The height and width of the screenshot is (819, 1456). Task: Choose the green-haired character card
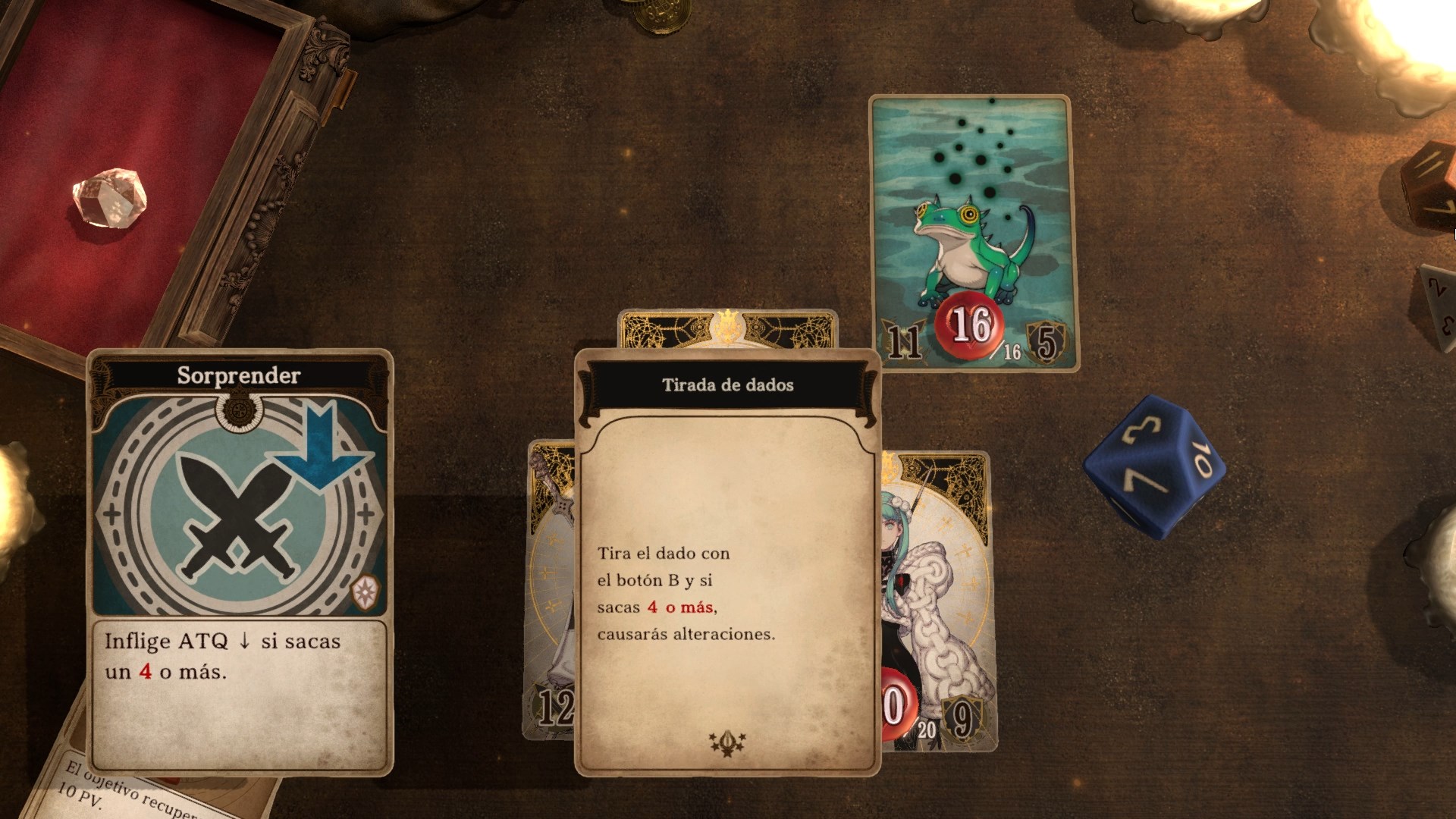click(940, 599)
